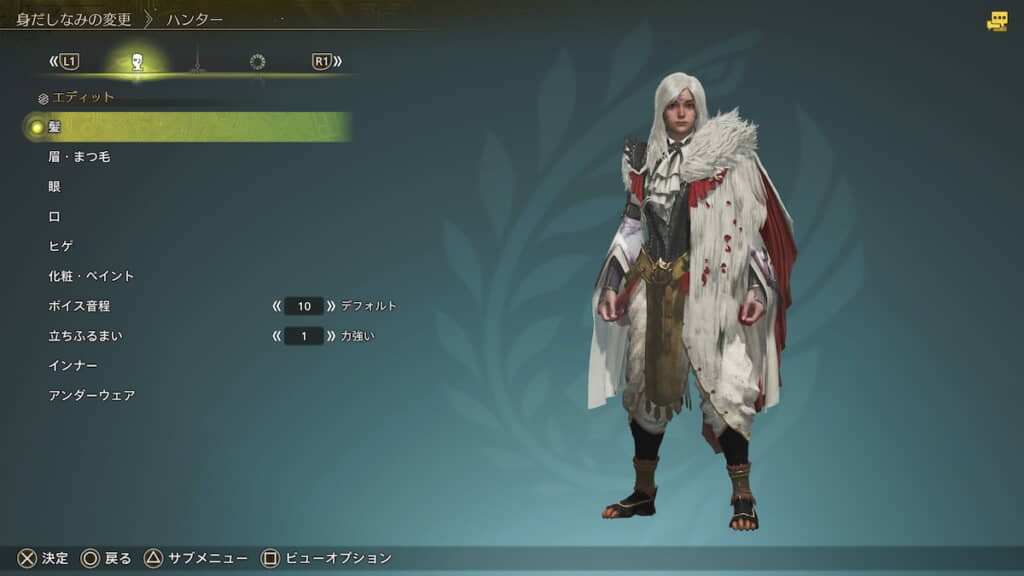This screenshot has height=576, width=1024.
Task: Advance 立ちふるまい with its right arrow
Action: 331,336
